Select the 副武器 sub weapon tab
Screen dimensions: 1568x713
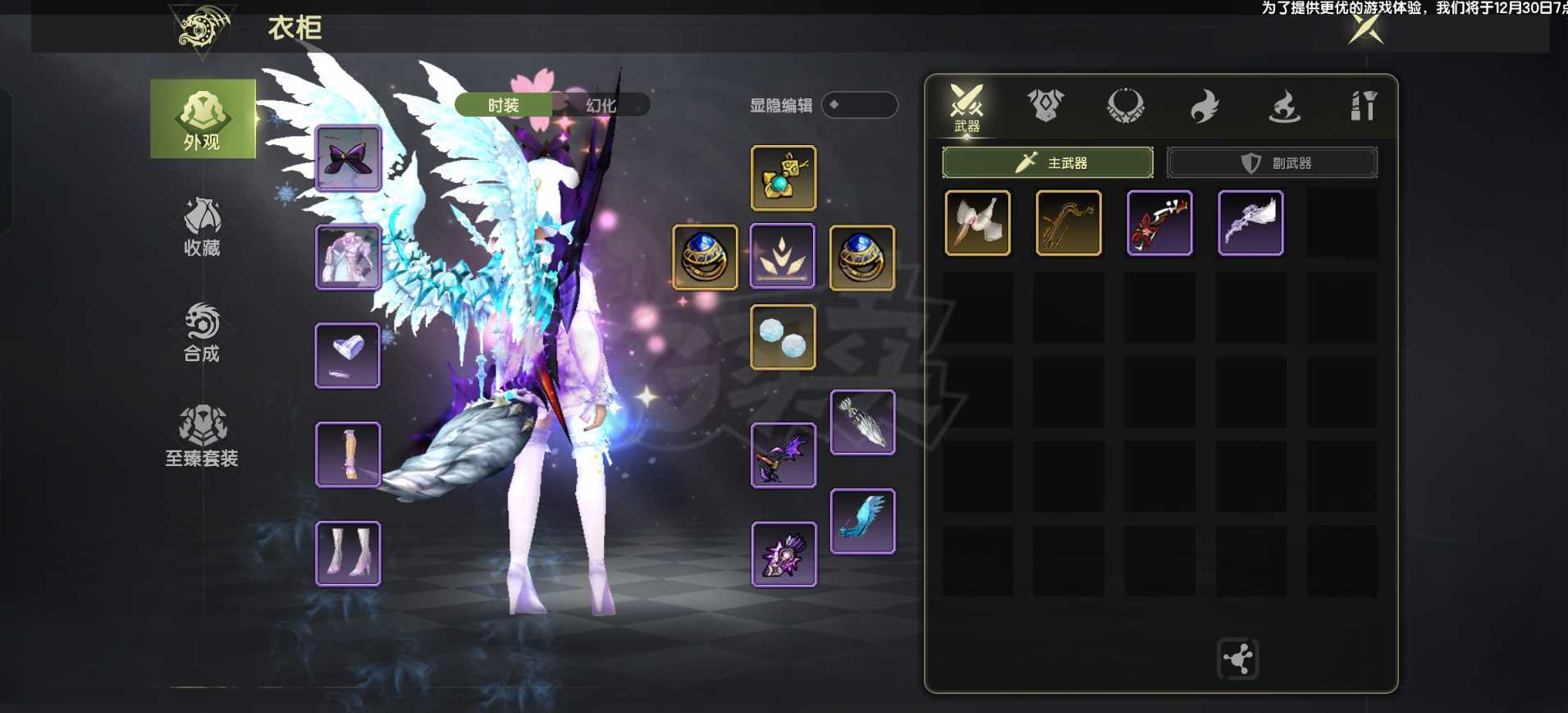click(x=1272, y=162)
